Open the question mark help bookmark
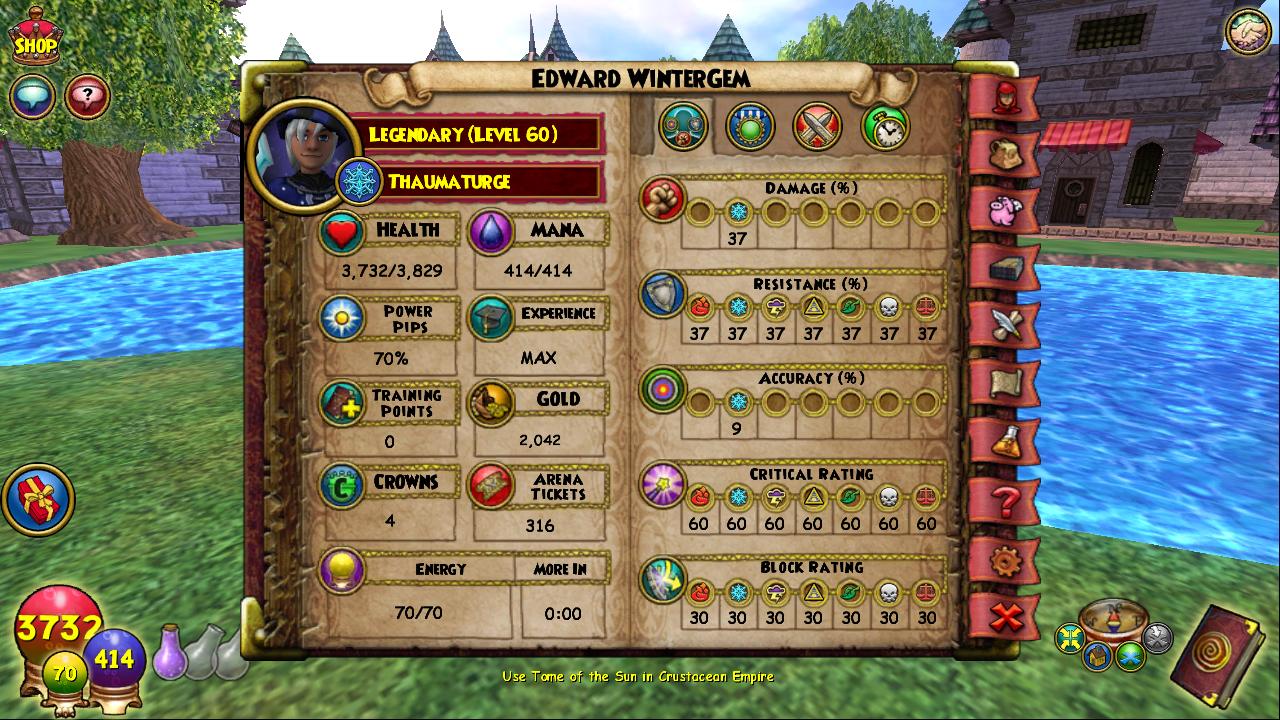Viewport: 1280px width, 720px height. [1002, 500]
